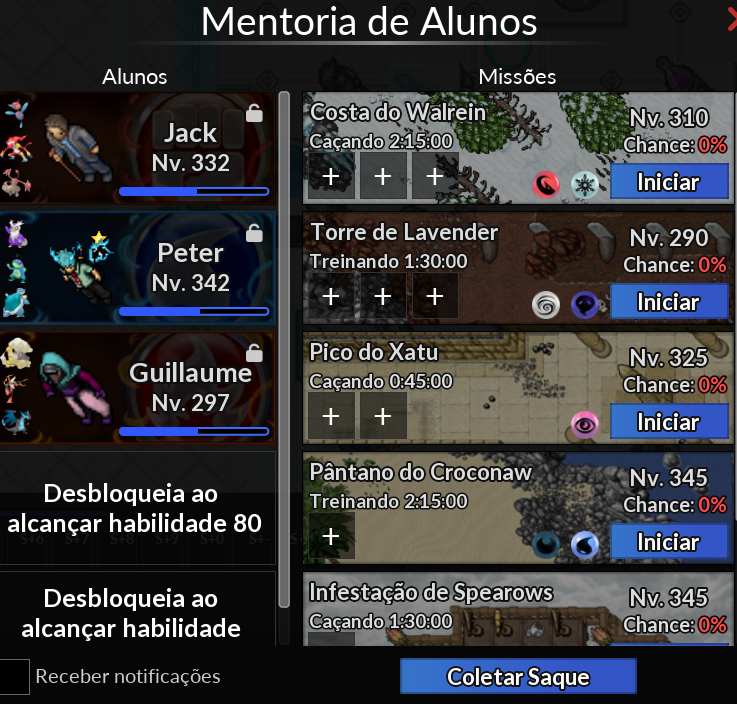Toggle the lock icon on Guillaume's card
The width and height of the screenshot is (737, 704).
coord(254,353)
